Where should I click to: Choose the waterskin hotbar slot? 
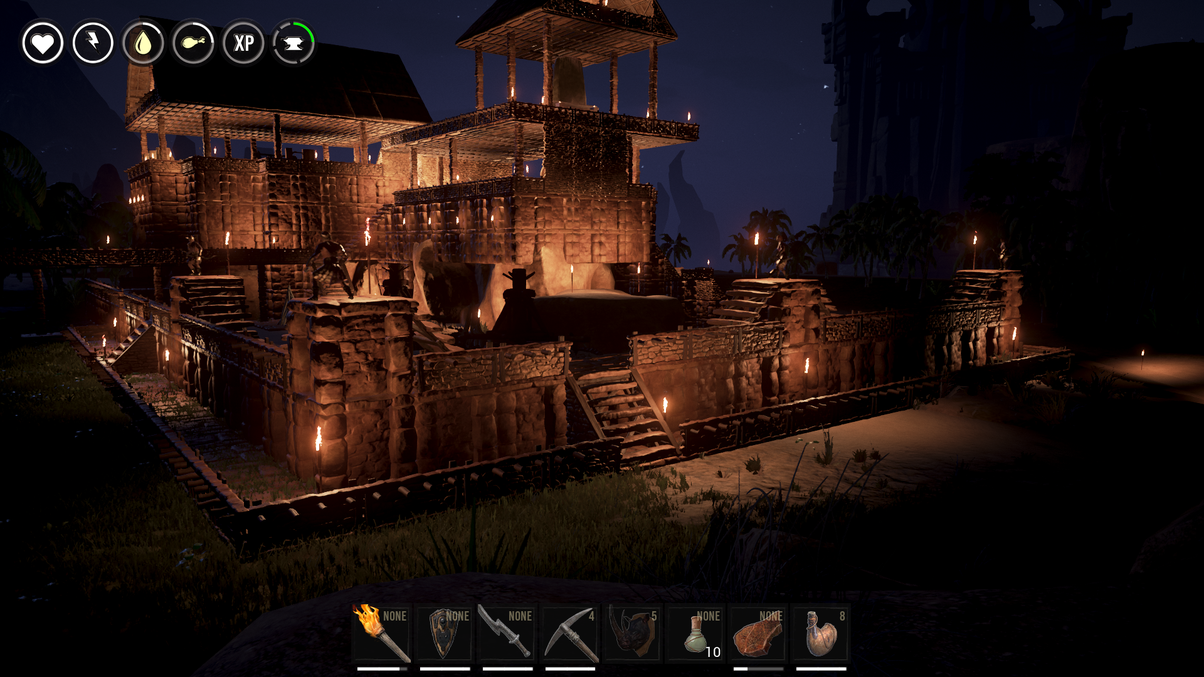pos(821,634)
